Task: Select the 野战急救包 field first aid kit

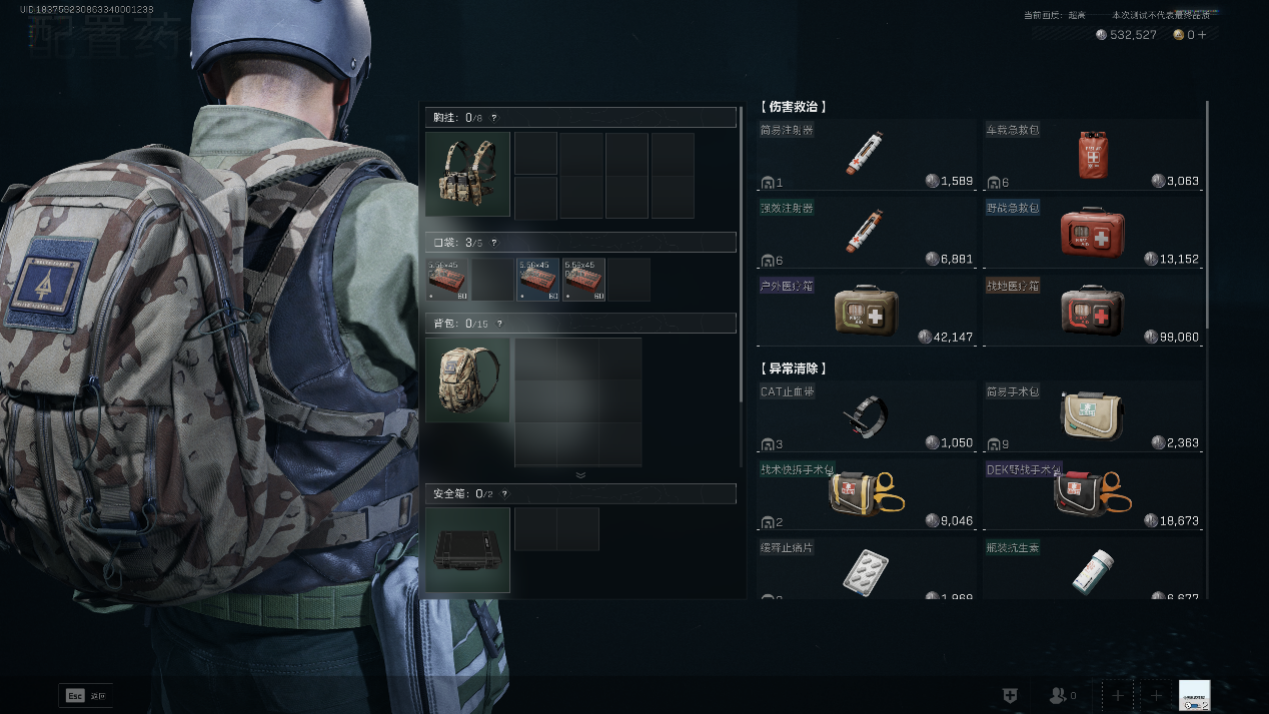Action: pos(1092,231)
